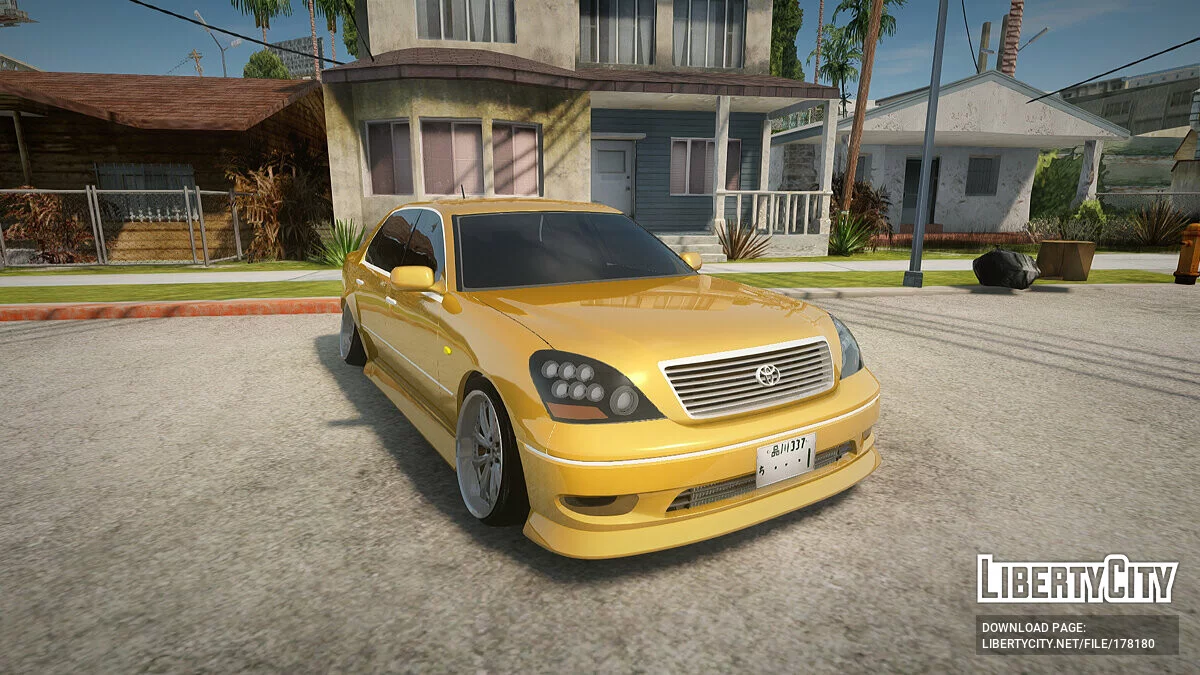Screen dimensions: 1200x675
Task: Click the LibertyCity logo watermark
Action: click(x=1077, y=579)
